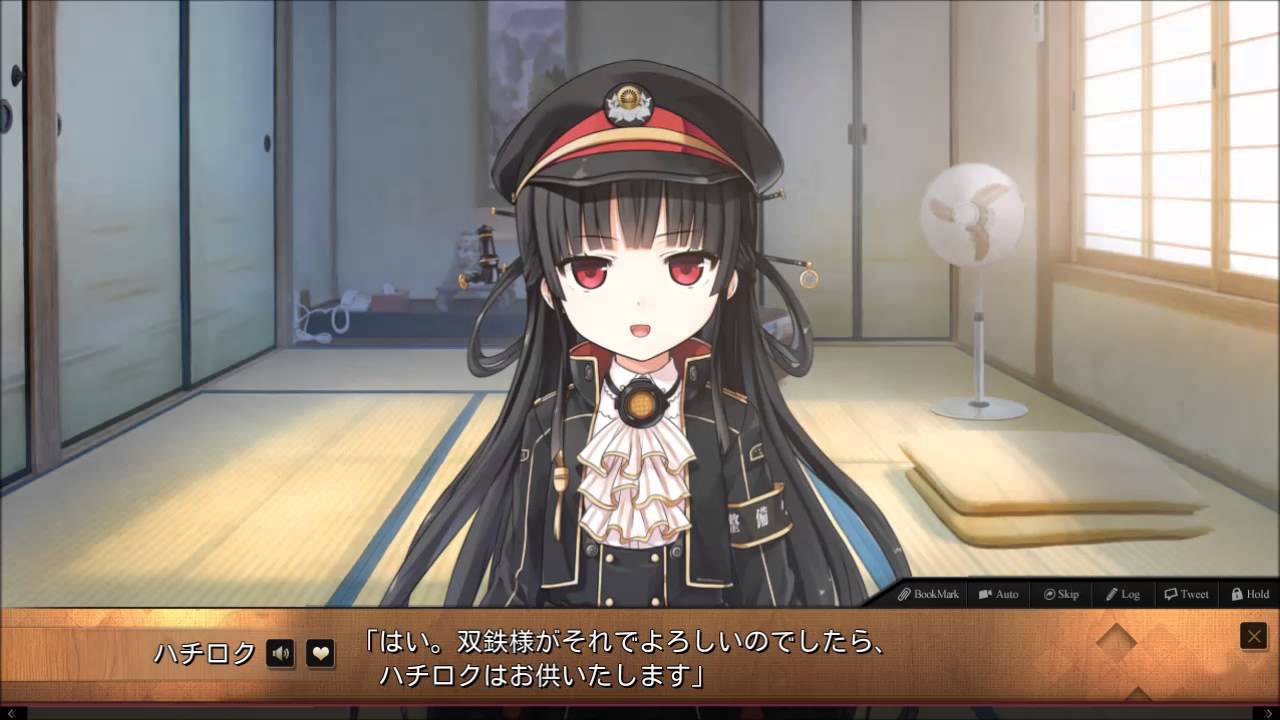
Task: Activate the Skip button
Action: pyautogui.click(x=1061, y=594)
